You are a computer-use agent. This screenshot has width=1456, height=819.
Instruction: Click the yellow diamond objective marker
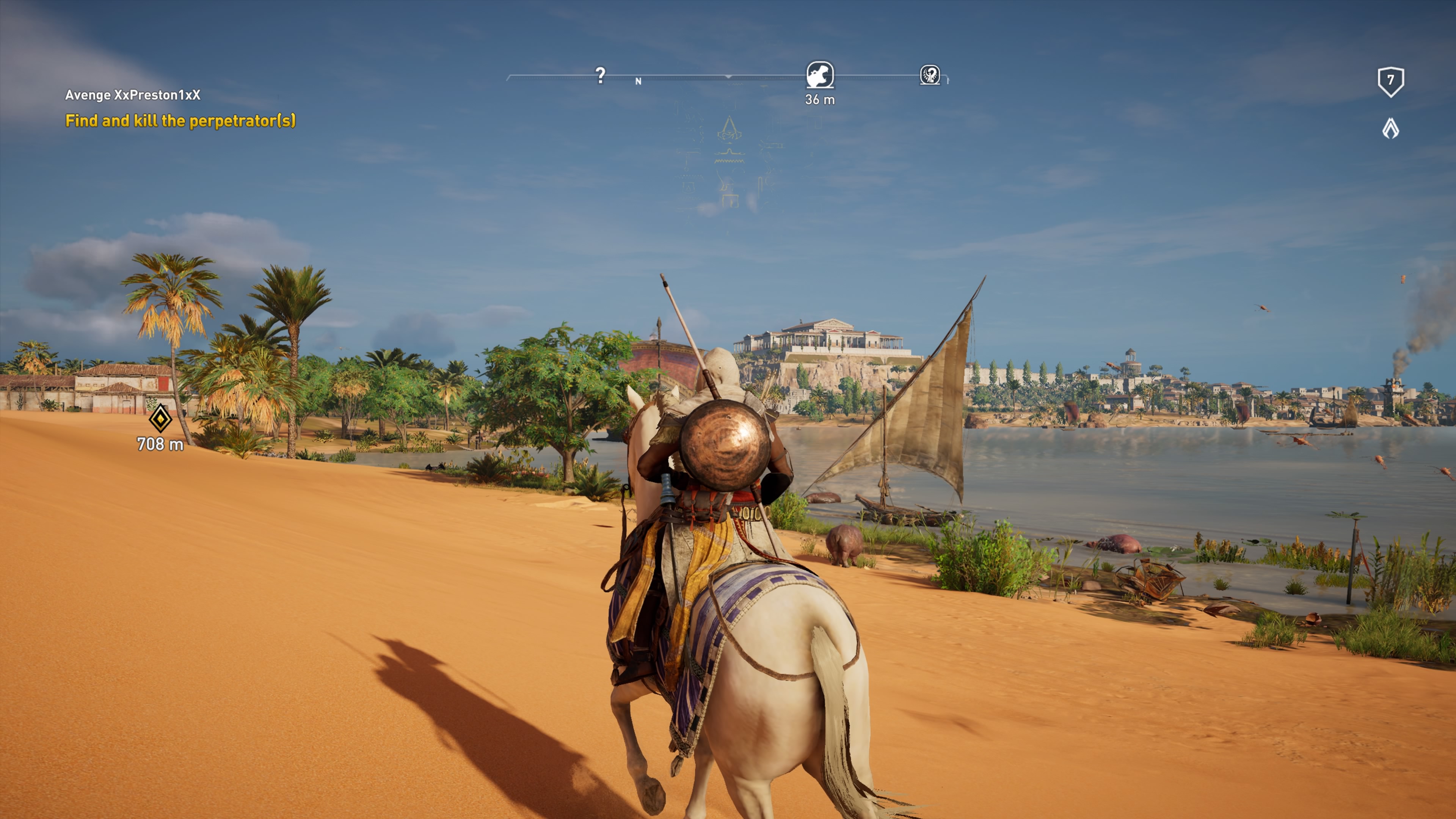click(x=160, y=419)
